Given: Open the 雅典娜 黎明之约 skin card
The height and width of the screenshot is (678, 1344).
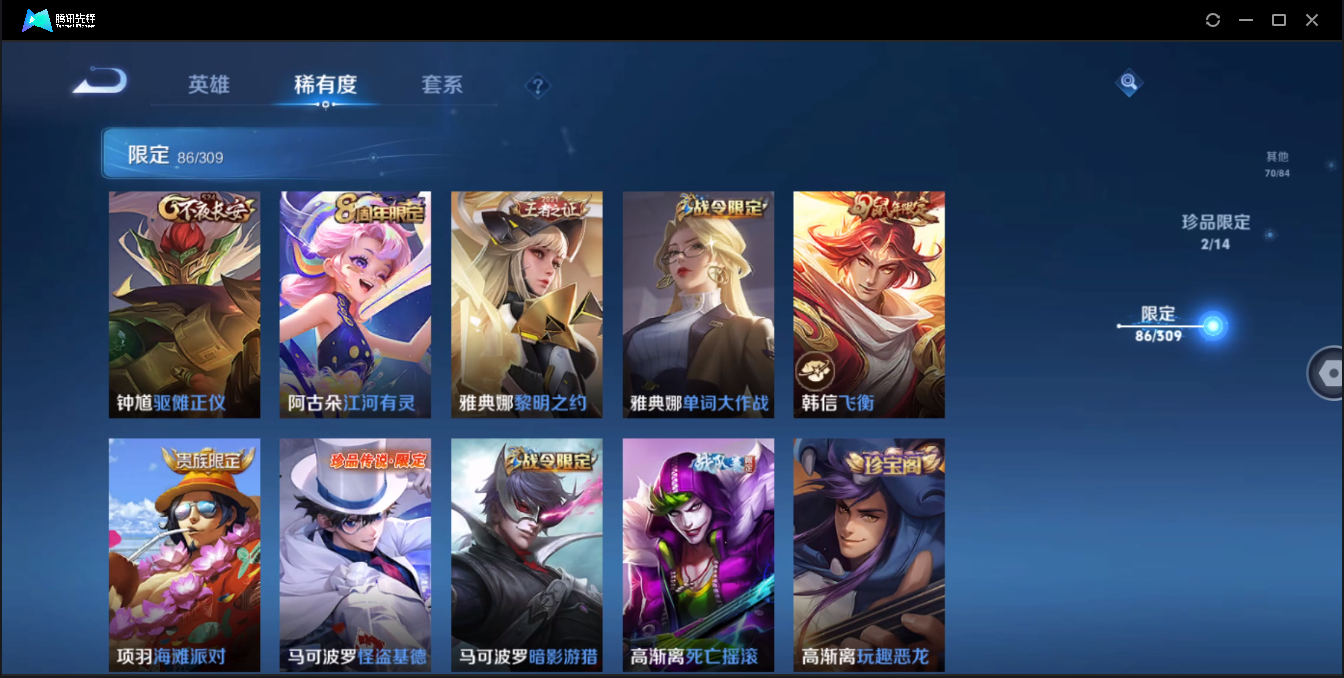Looking at the screenshot, I should [x=526, y=304].
